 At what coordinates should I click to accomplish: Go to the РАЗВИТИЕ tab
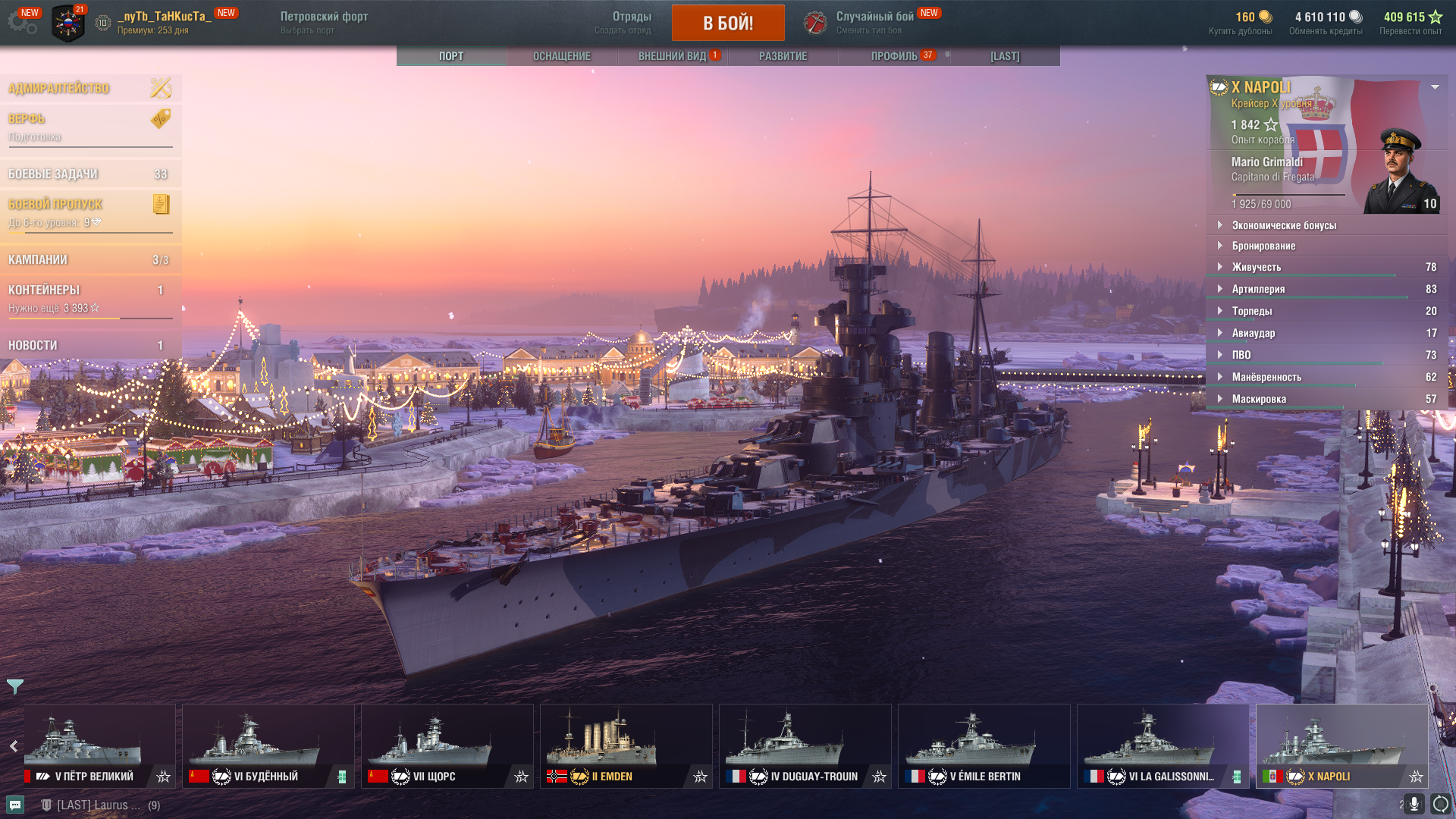(783, 56)
